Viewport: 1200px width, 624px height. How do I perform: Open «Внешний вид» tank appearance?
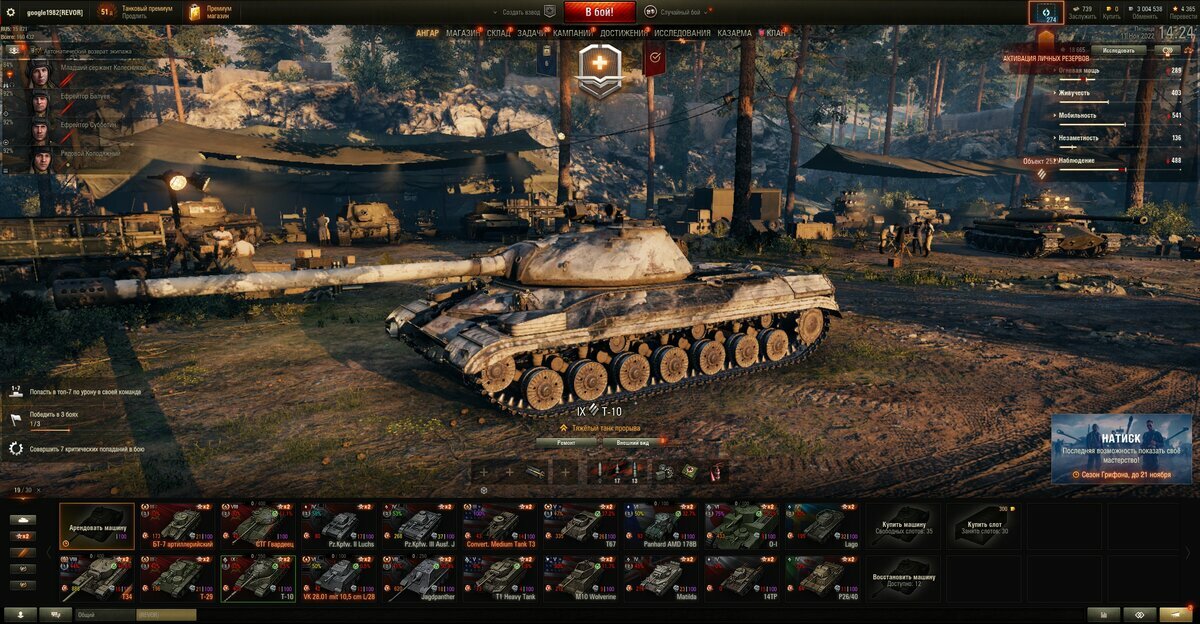pos(634,441)
